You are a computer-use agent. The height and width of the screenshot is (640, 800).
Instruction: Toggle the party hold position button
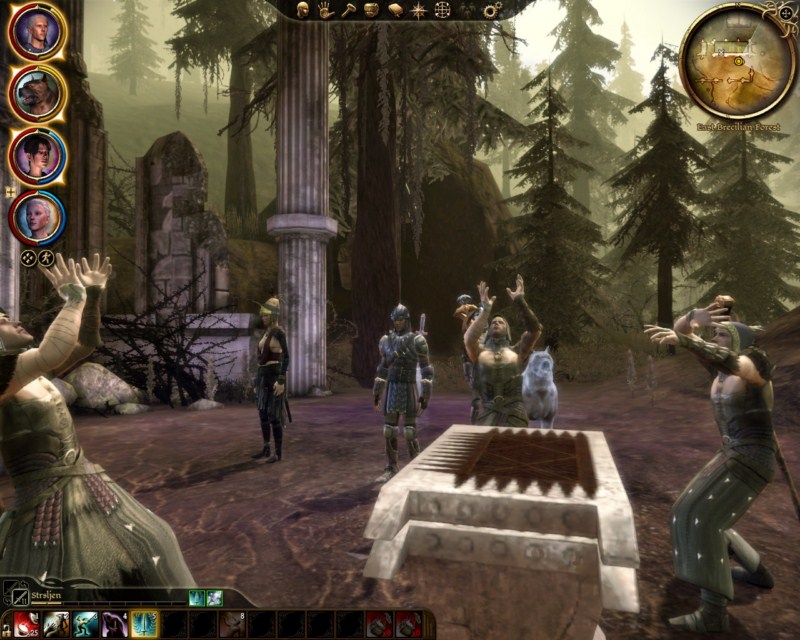click(46, 257)
